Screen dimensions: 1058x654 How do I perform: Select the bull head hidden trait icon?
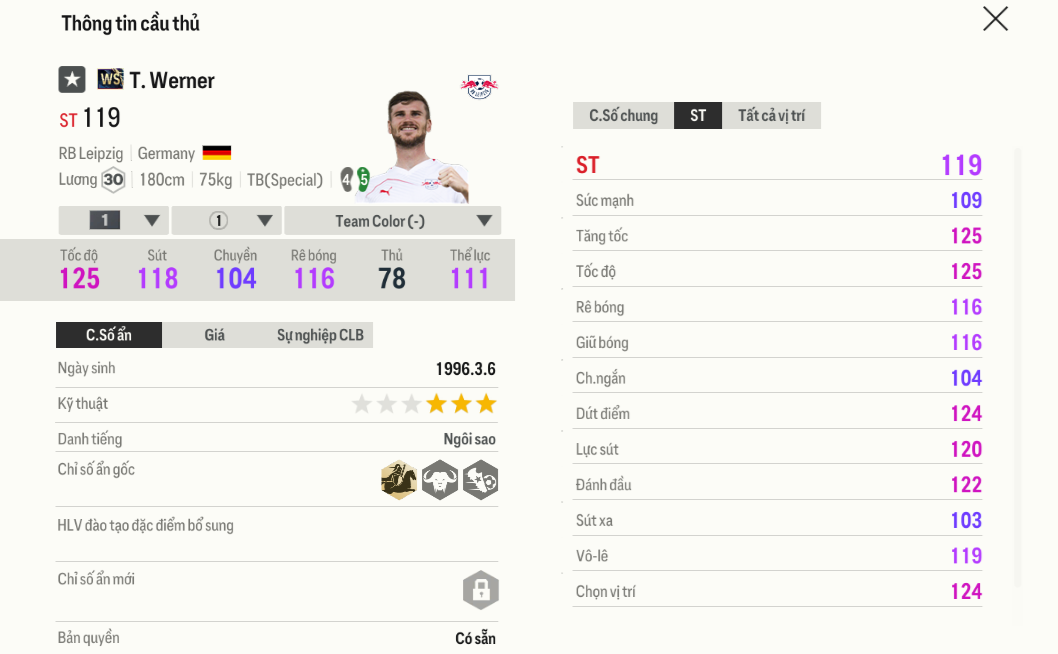tap(440, 481)
